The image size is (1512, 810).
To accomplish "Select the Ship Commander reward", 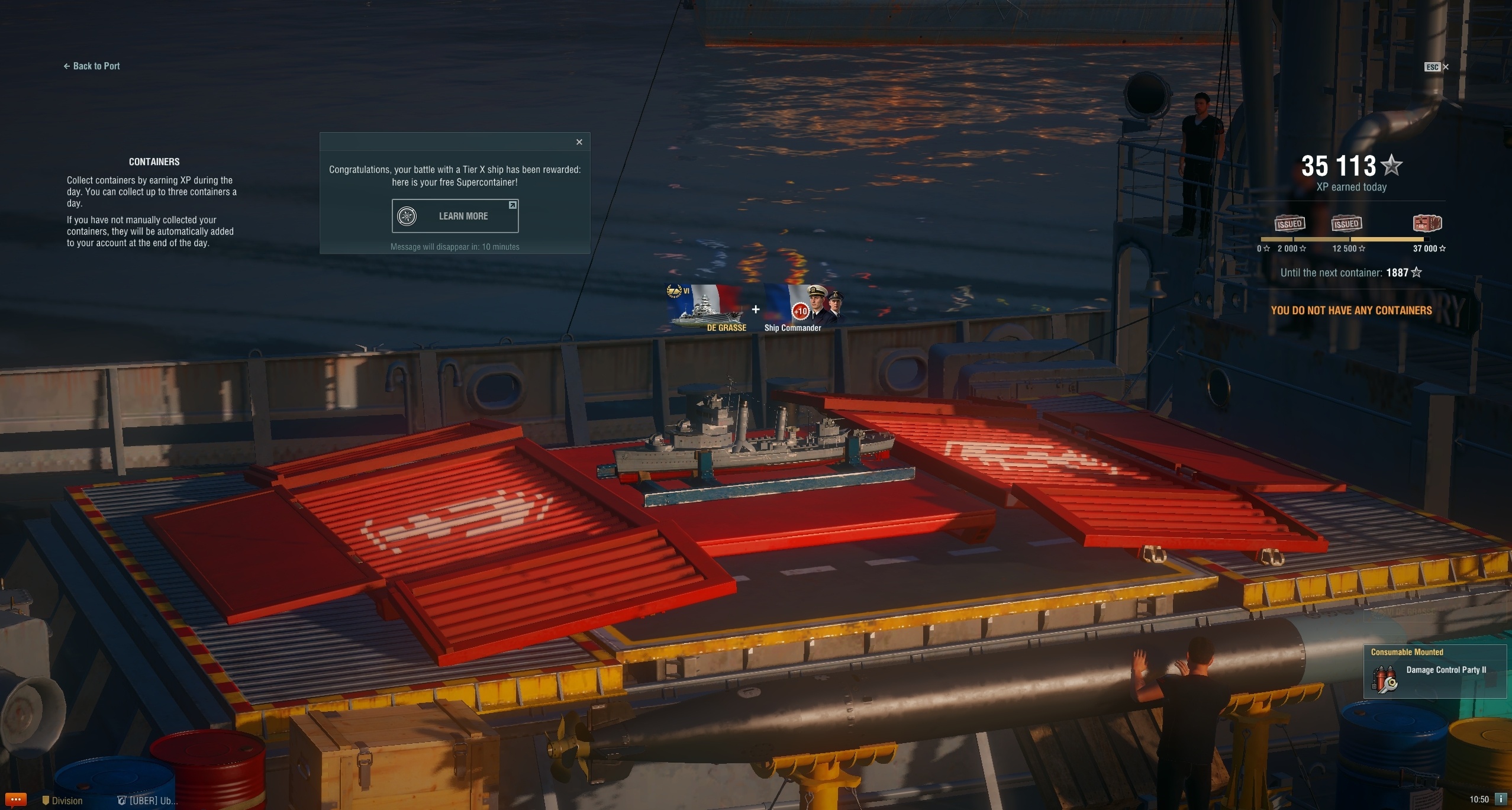I will [804, 309].
